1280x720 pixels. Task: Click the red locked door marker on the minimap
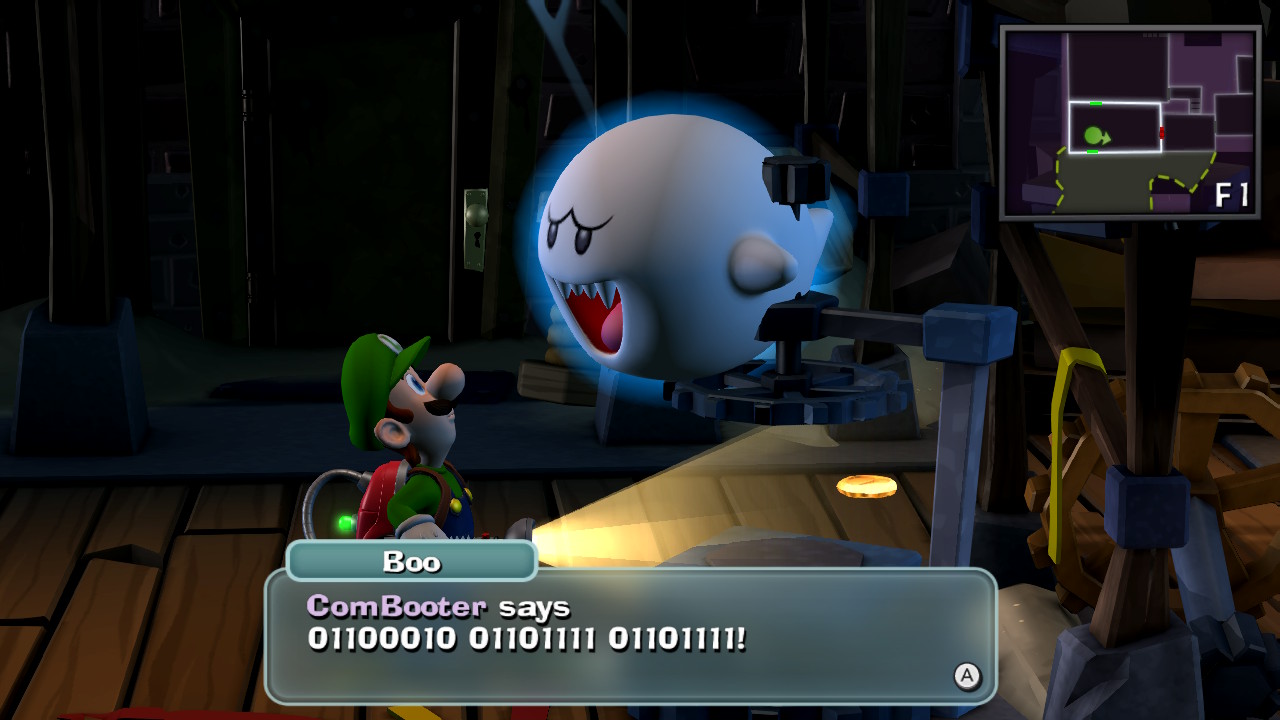click(x=1161, y=132)
